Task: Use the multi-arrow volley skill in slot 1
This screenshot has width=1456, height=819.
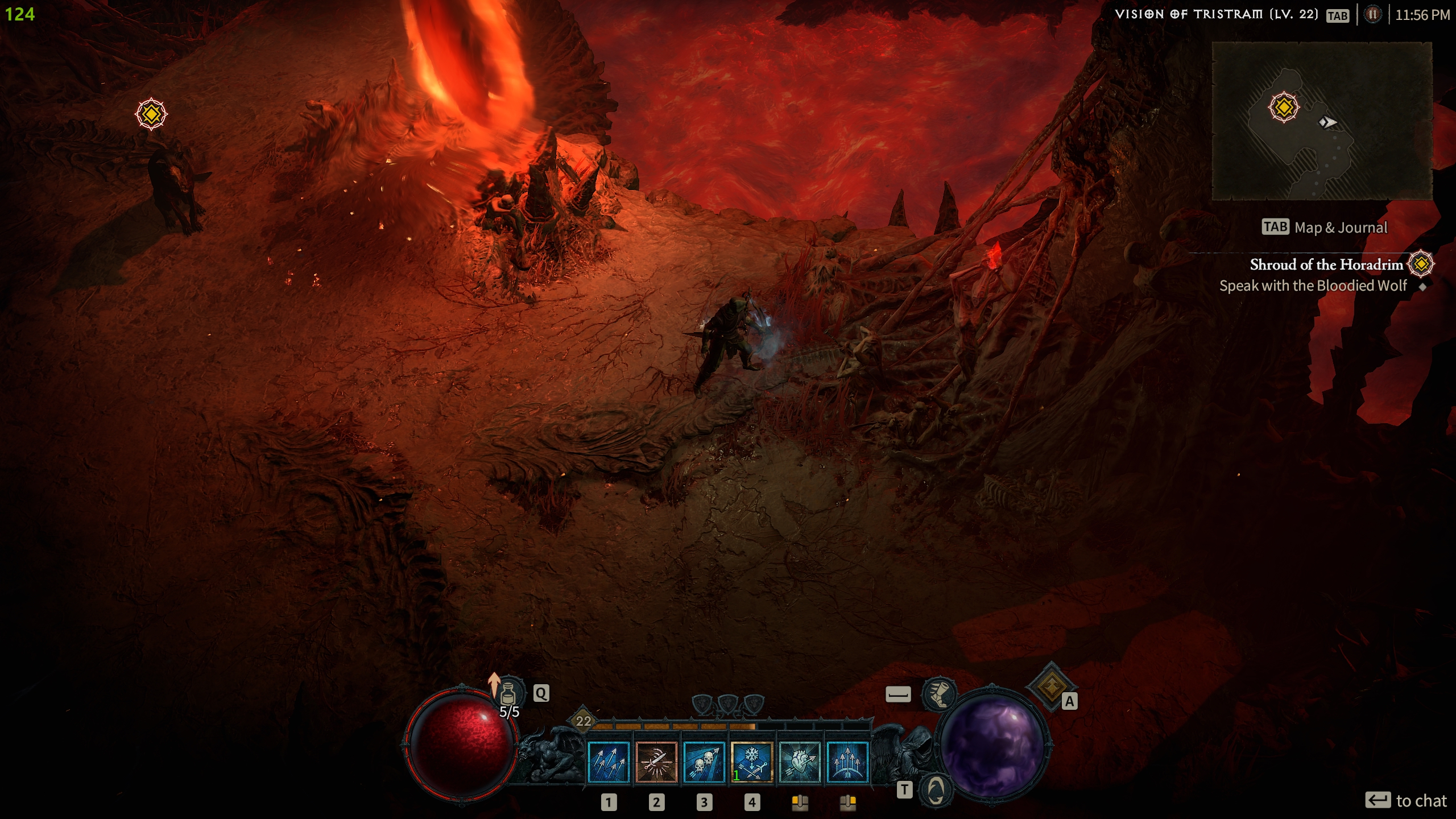Action: [x=609, y=763]
